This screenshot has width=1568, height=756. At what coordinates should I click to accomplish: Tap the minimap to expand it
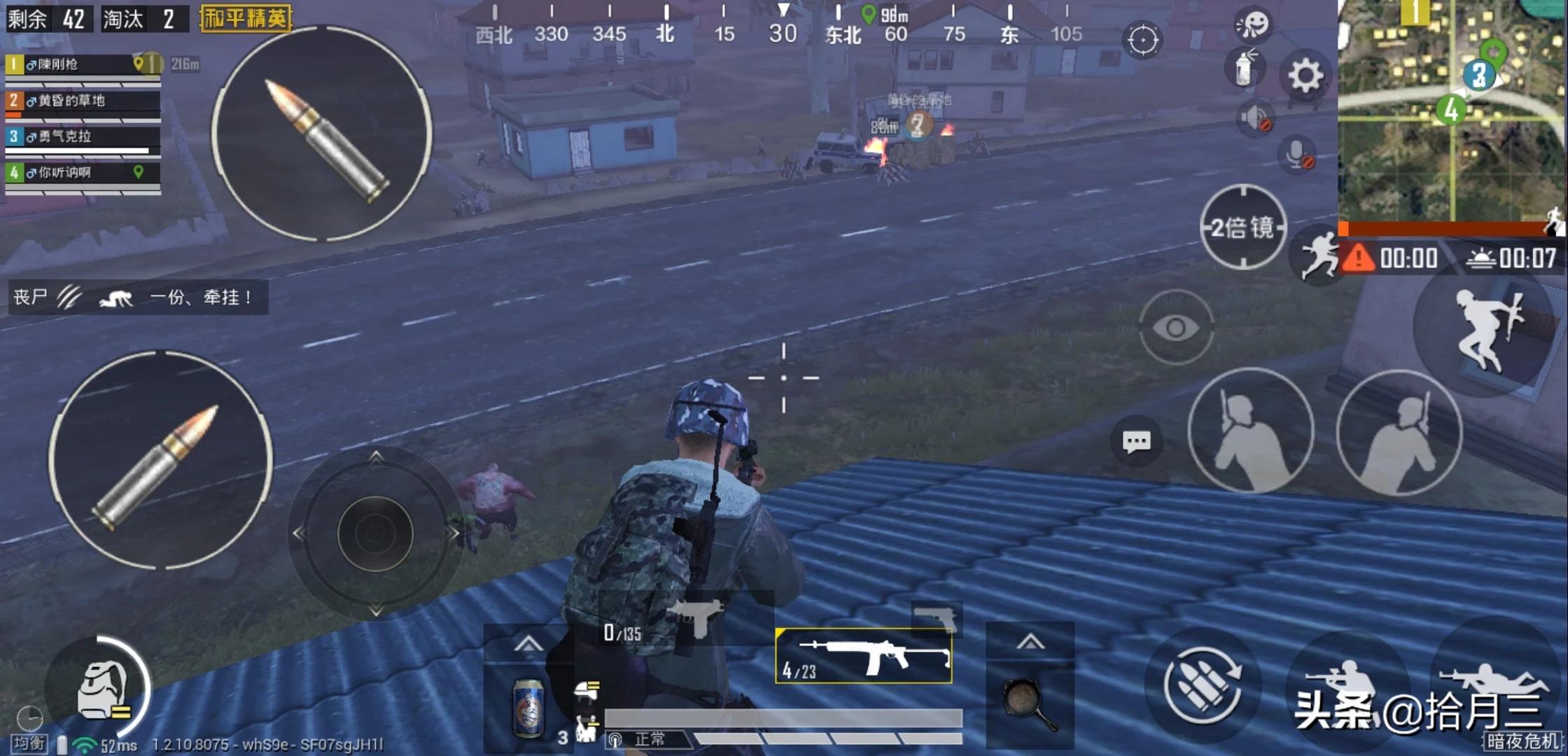1452,112
